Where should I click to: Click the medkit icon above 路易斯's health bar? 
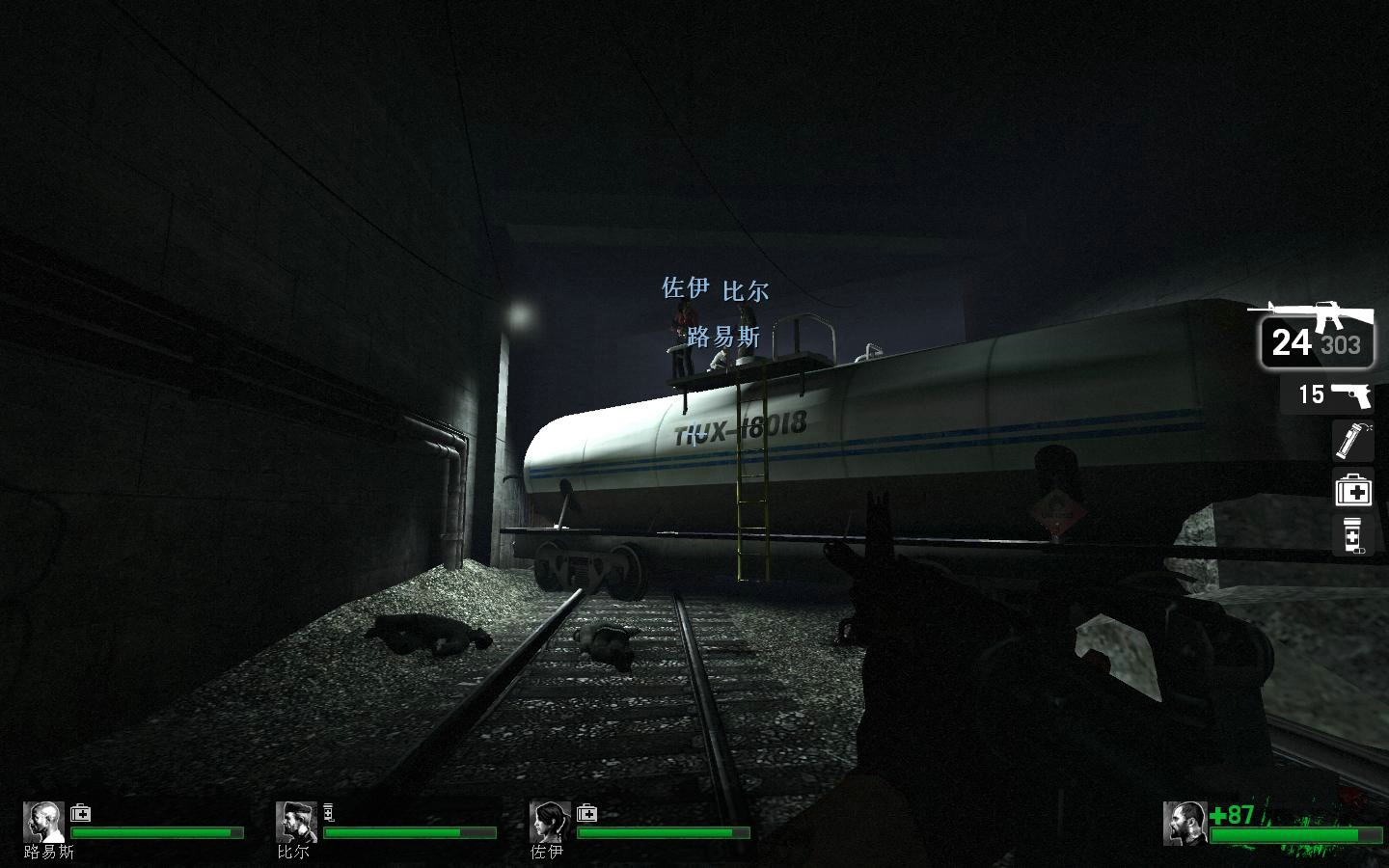(x=81, y=813)
